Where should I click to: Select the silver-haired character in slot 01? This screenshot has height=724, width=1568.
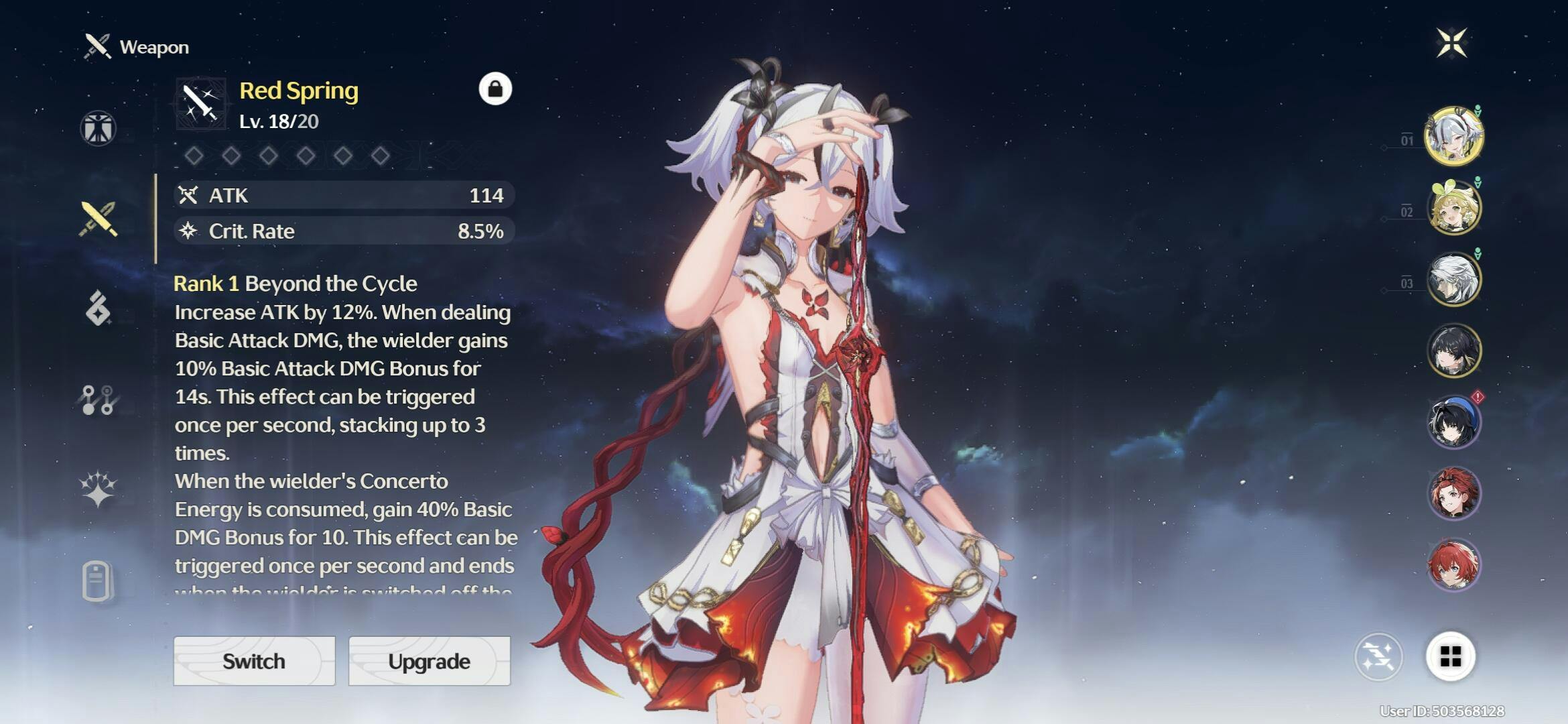1453,136
